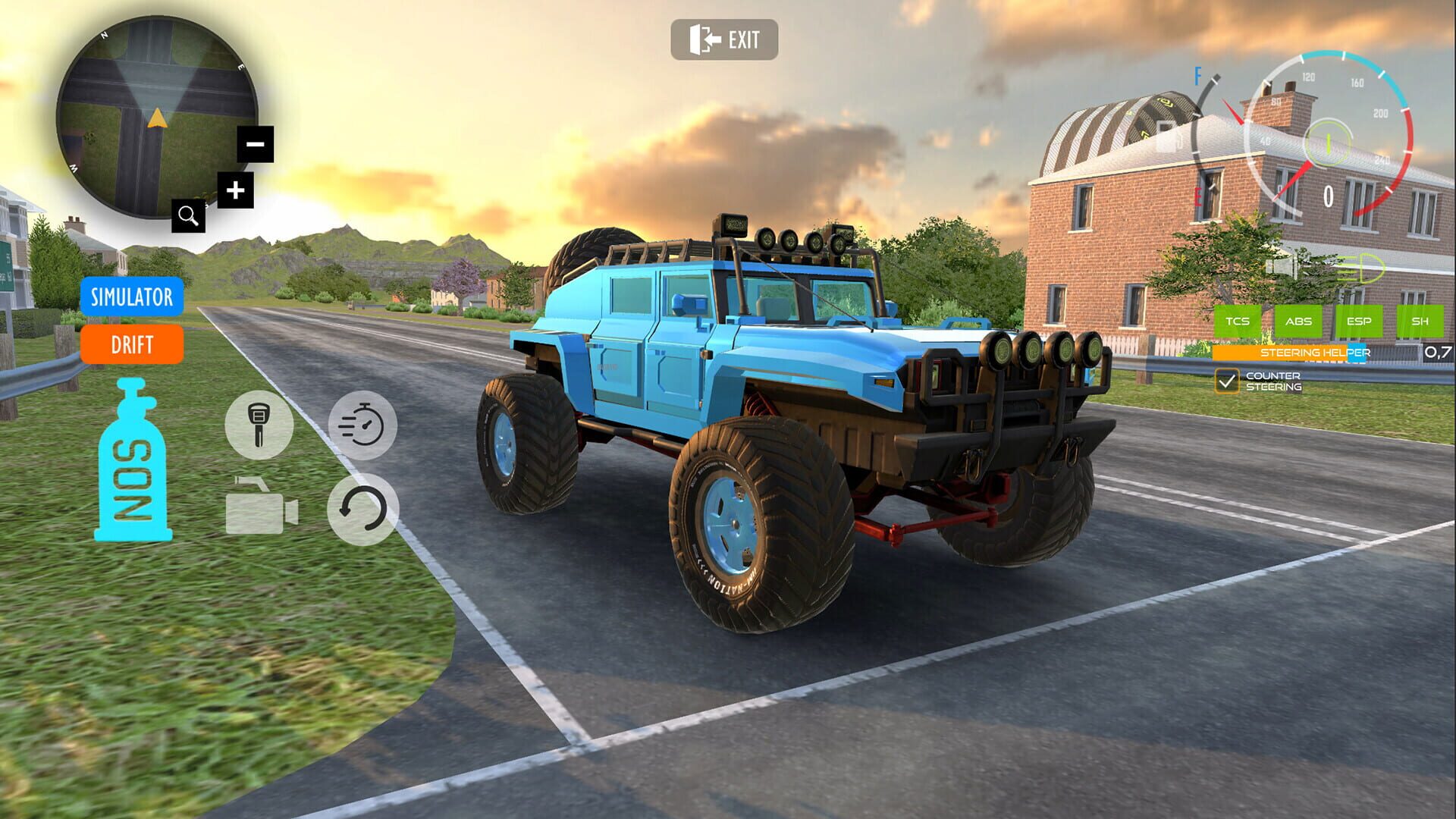Open the time trial stopwatch icon
1456x819 pixels.
click(362, 425)
